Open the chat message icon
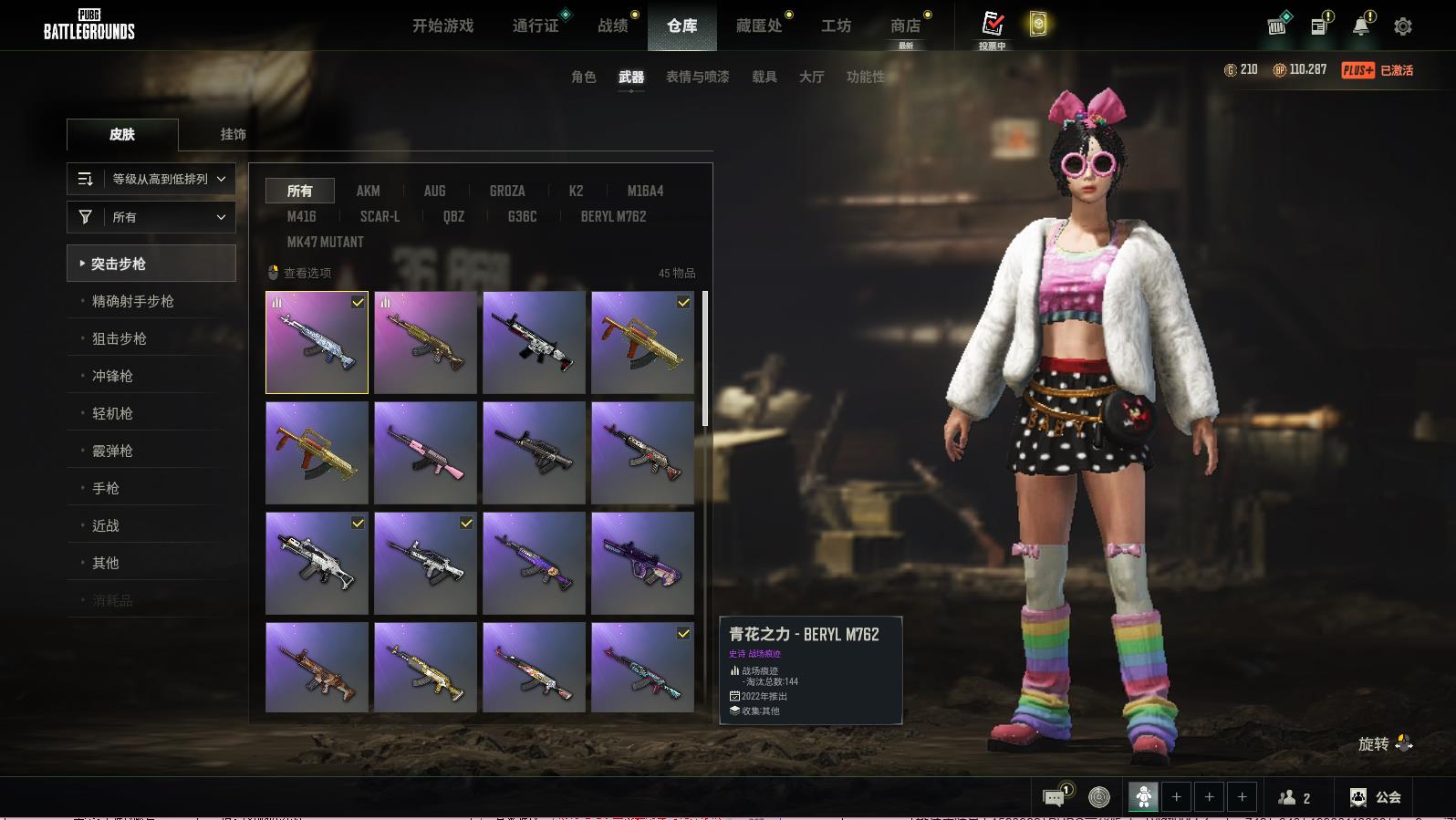The width and height of the screenshot is (1456, 820). pyautogui.click(x=1054, y=798)
